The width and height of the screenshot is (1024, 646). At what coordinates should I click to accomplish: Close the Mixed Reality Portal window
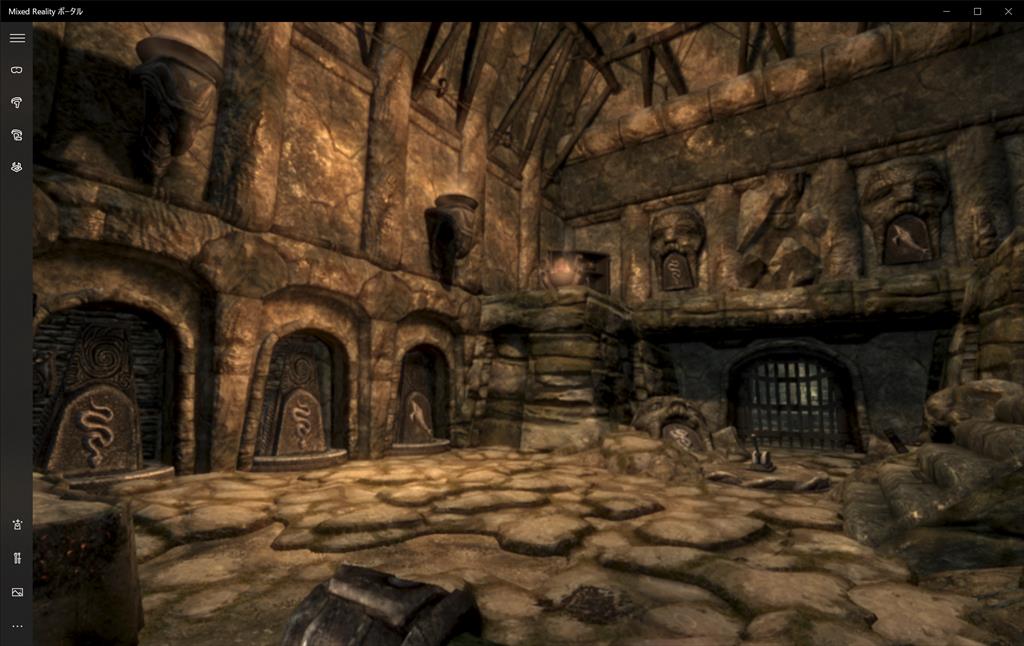[1008, 11]
